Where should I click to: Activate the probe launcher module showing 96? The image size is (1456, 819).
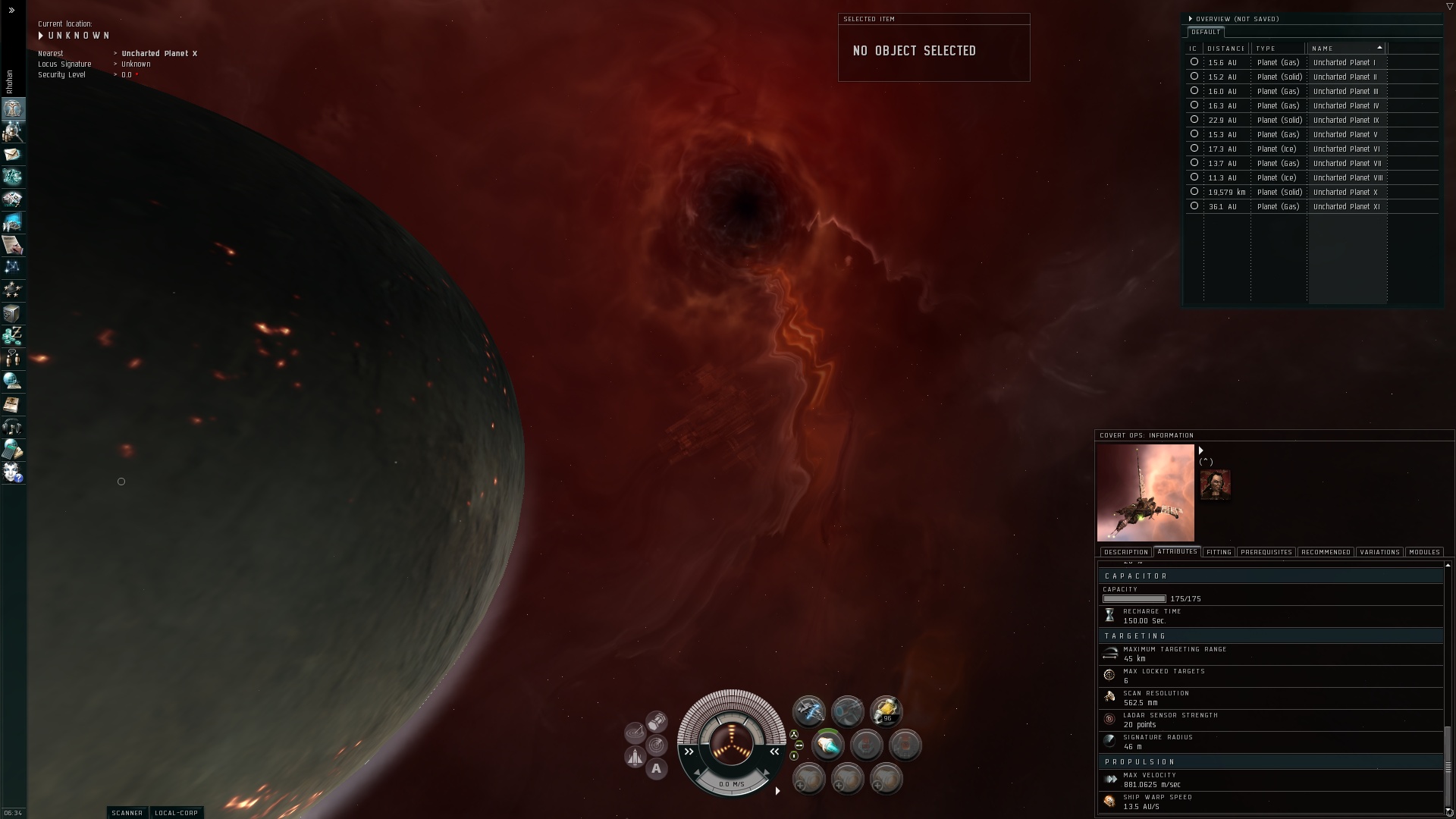tap(886, 711)
